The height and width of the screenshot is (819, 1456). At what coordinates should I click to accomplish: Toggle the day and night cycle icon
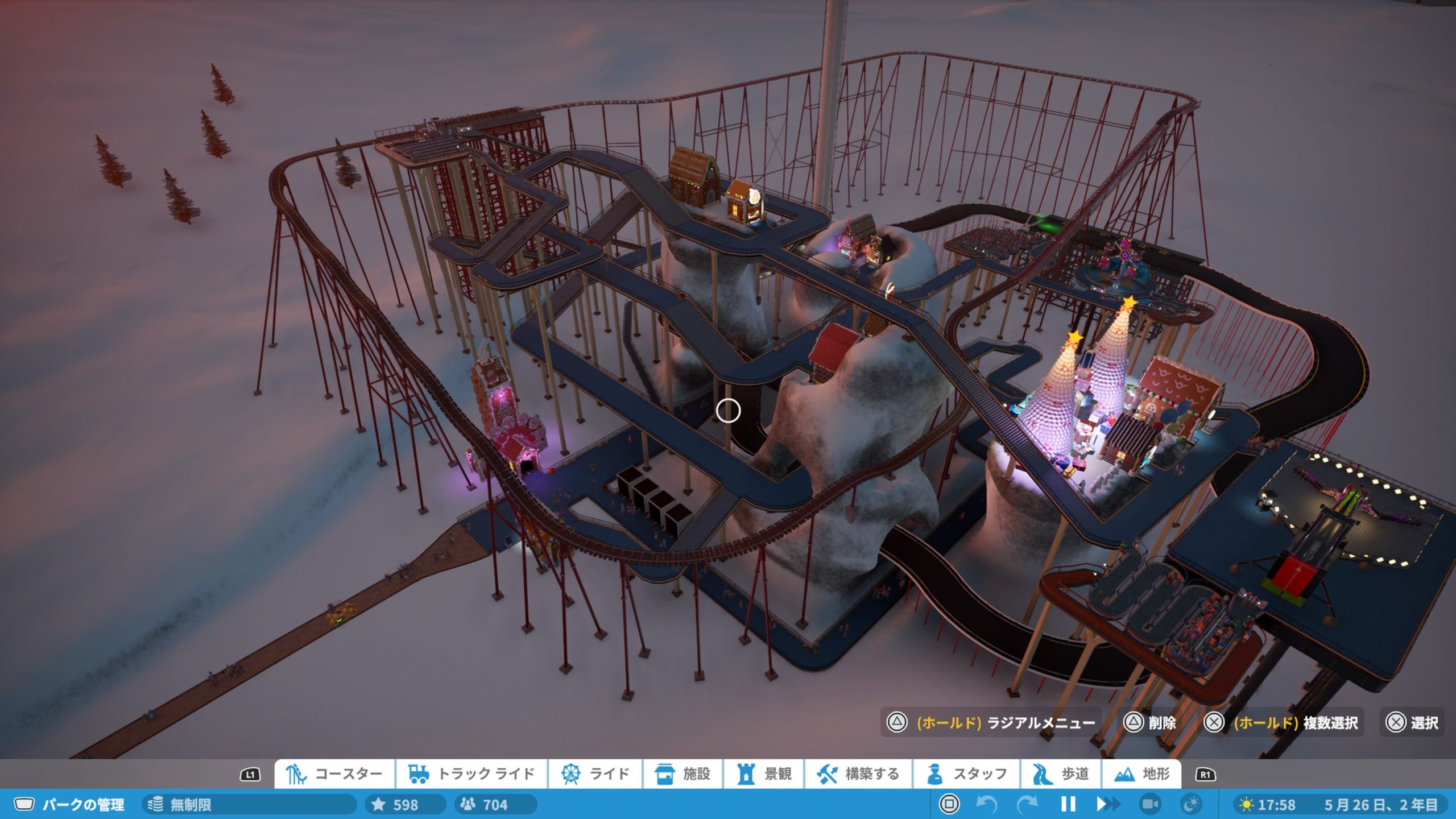tap(1191, 804)
